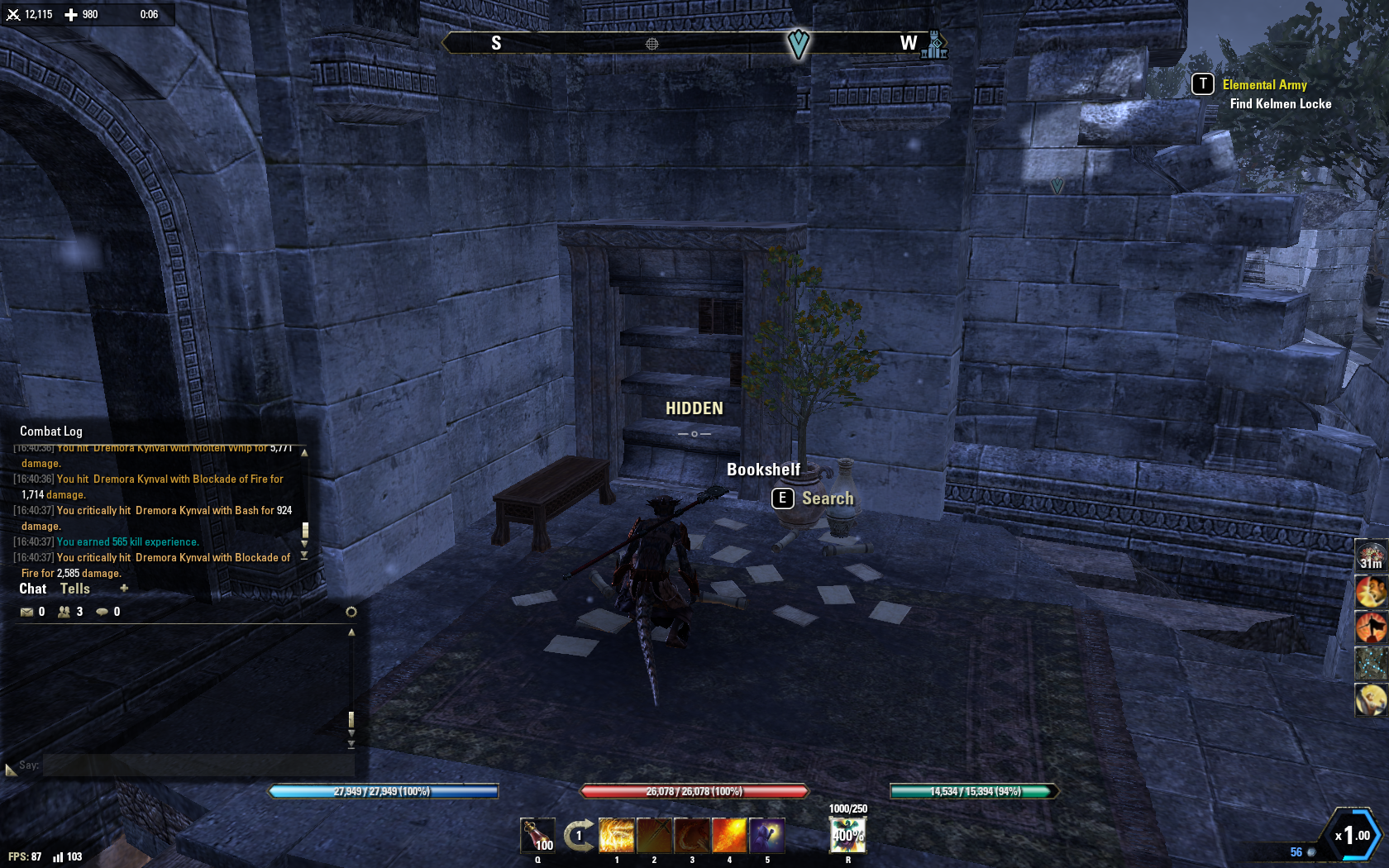The width and height of the screenshot is (1389, 868).
Task: Select the Elemental Army quest tracker
Action: pos(1264,85)
